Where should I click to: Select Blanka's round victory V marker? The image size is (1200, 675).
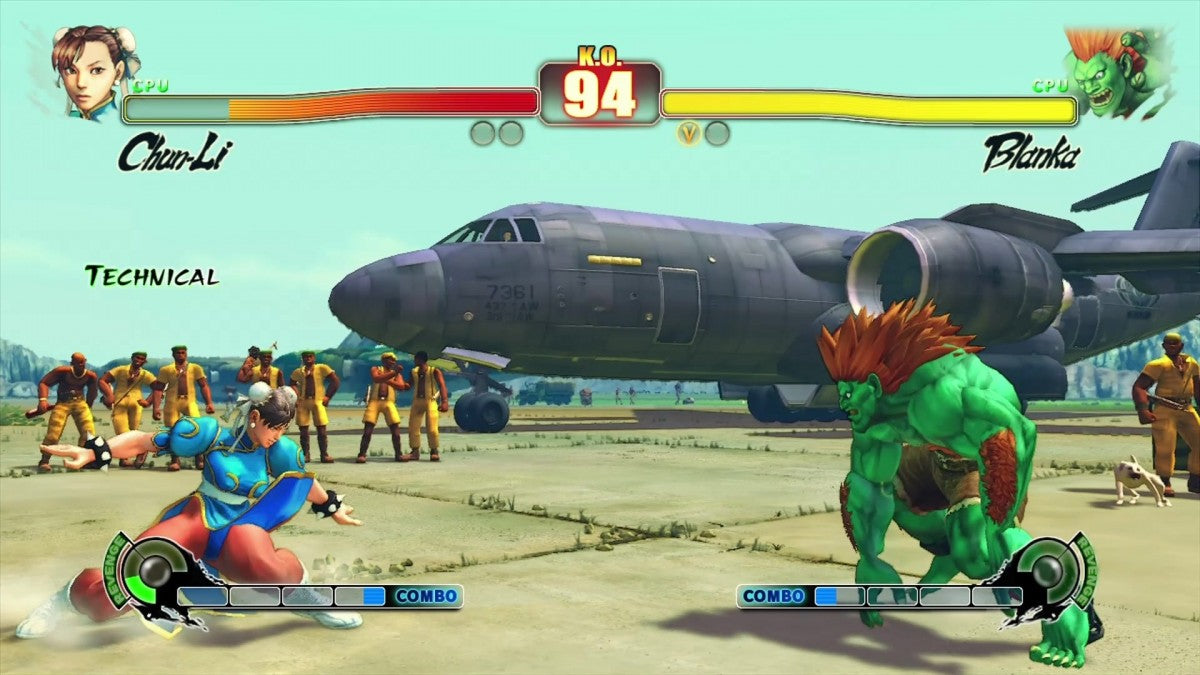(x=688, y=133)
